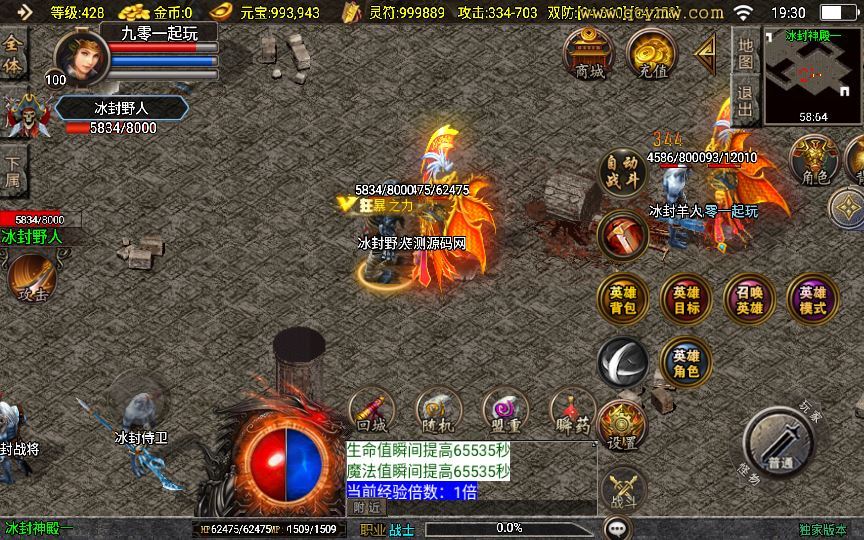Open the 设置 settings
The width and height of the screenshot is (864, 540).
622,426
